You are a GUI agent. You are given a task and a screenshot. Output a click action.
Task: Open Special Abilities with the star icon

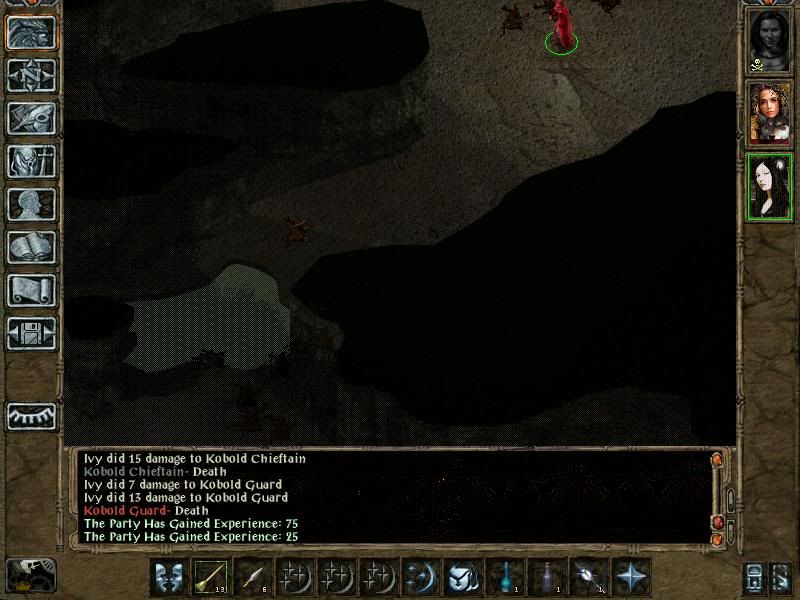[x=632, y=577]
